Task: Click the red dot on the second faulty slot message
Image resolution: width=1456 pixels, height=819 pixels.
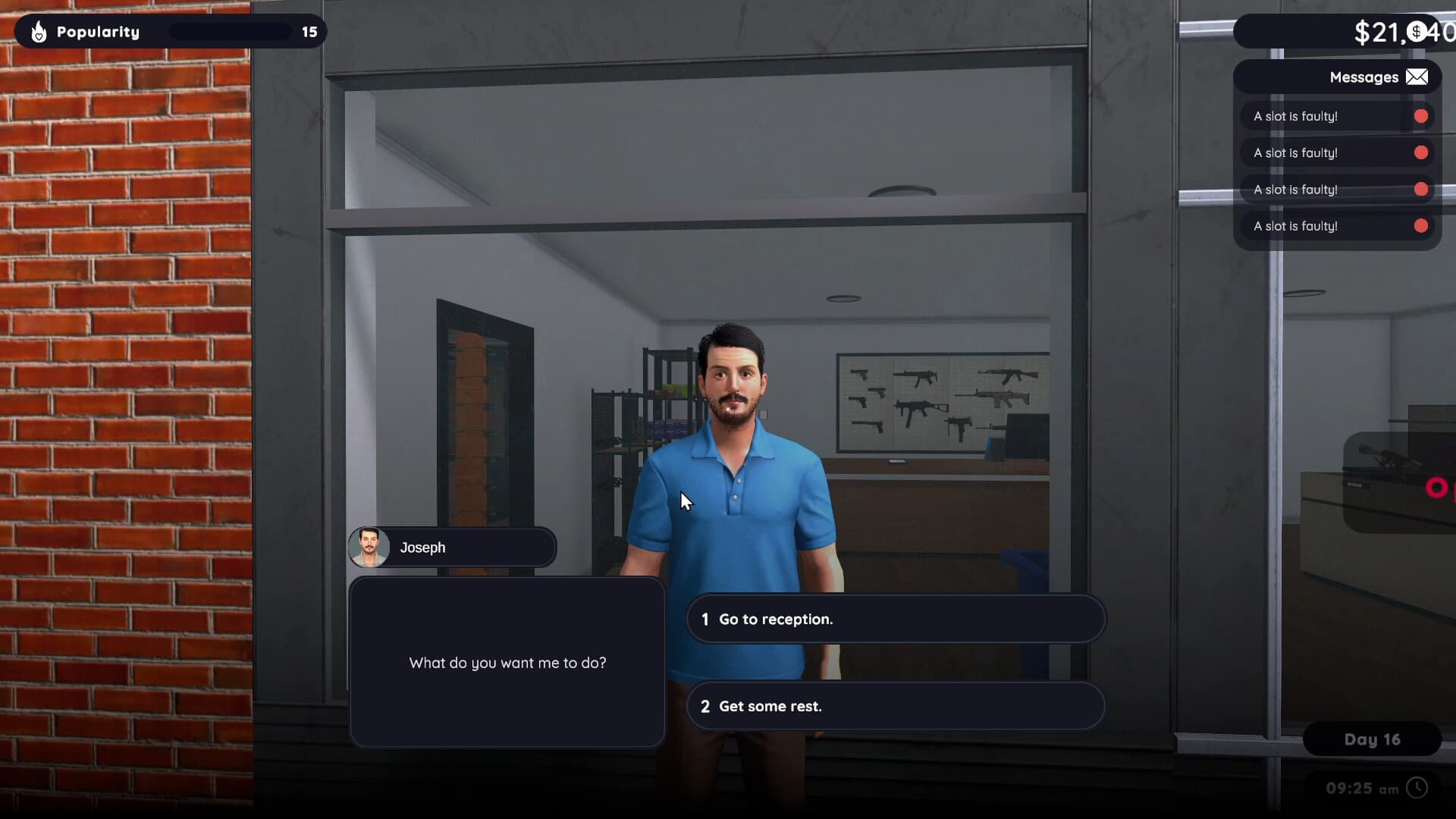Action: coord(1420,152)
